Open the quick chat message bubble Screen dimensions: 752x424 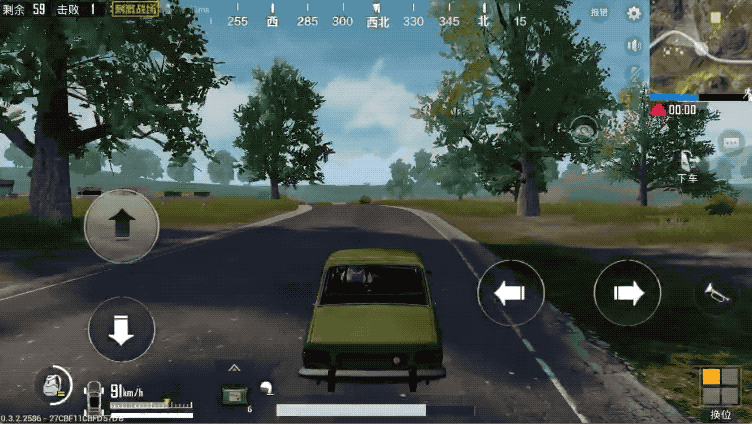[731, 142]
